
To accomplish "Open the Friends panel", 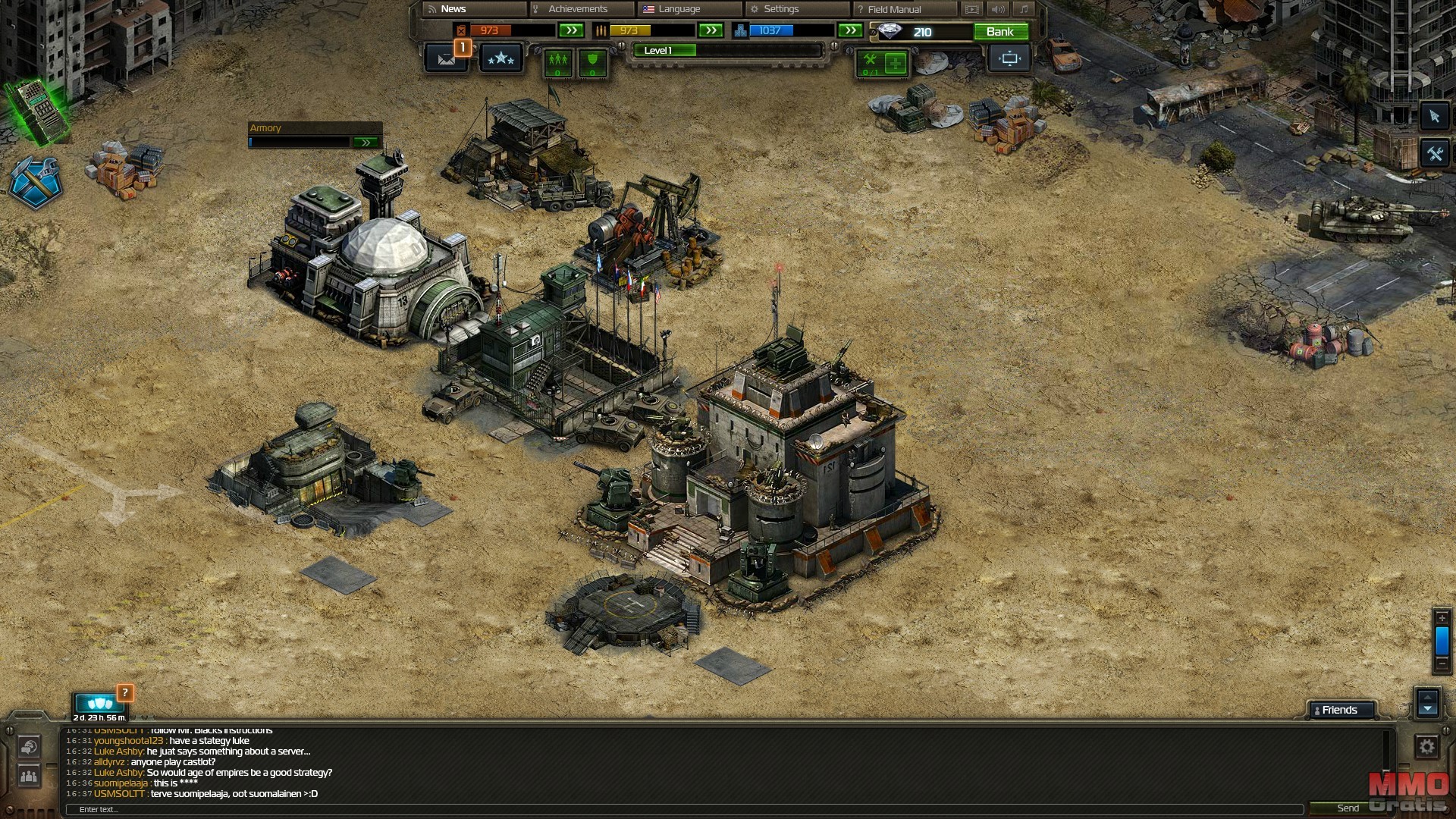I will click(x=1341, y=710).
